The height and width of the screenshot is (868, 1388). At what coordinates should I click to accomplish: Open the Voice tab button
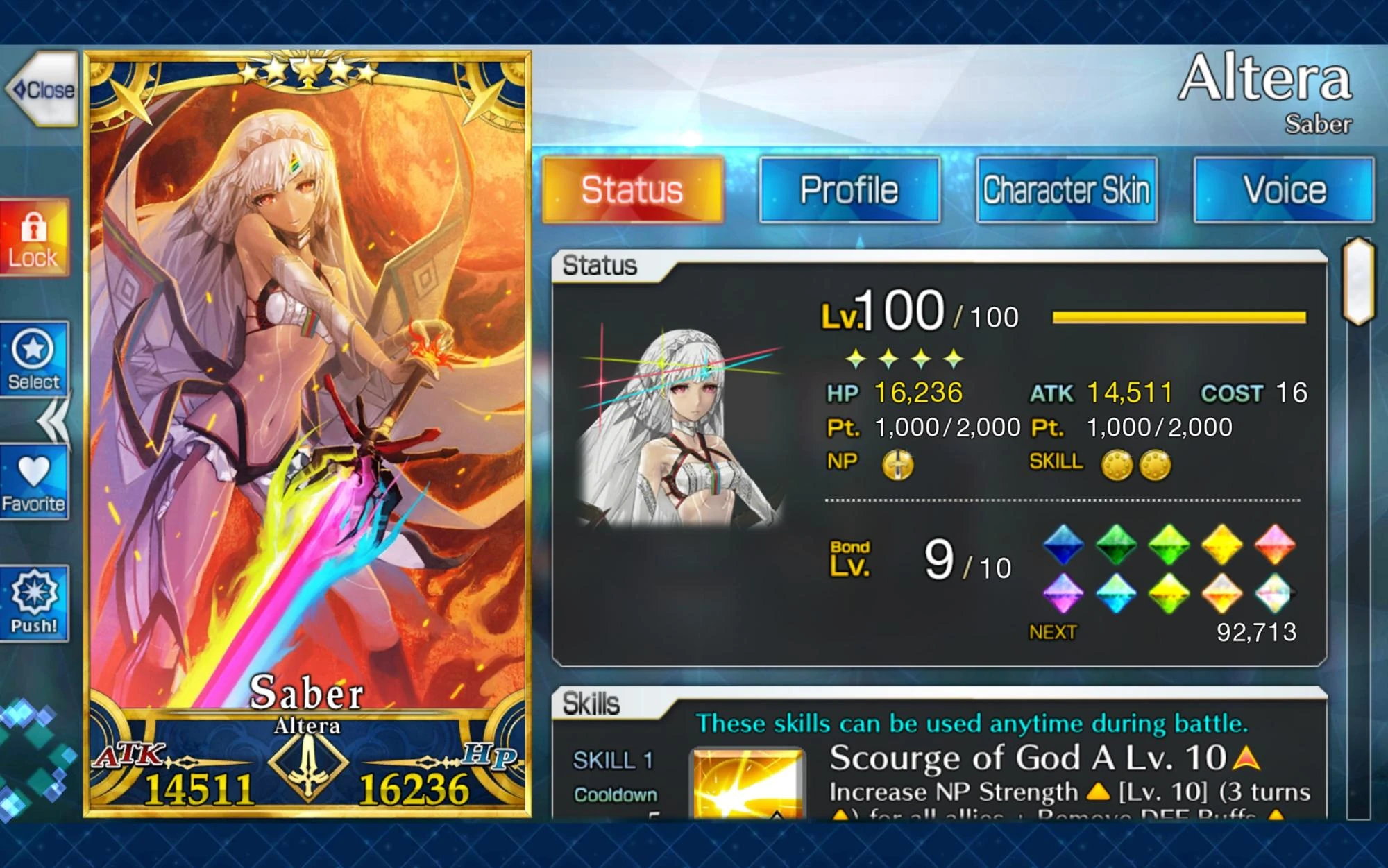[x=1285, y=189]
